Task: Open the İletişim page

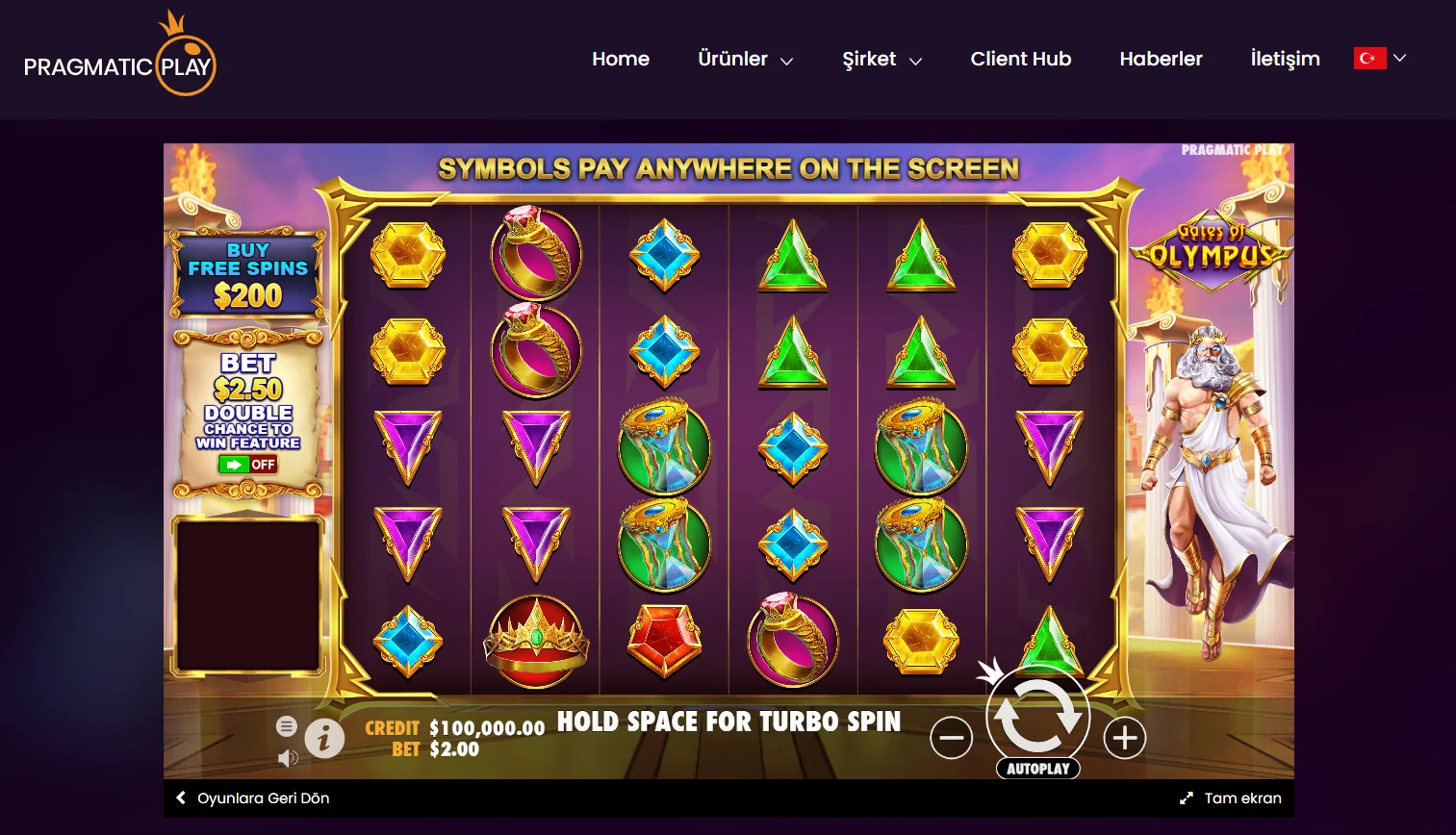Action: coord(1284,59)
